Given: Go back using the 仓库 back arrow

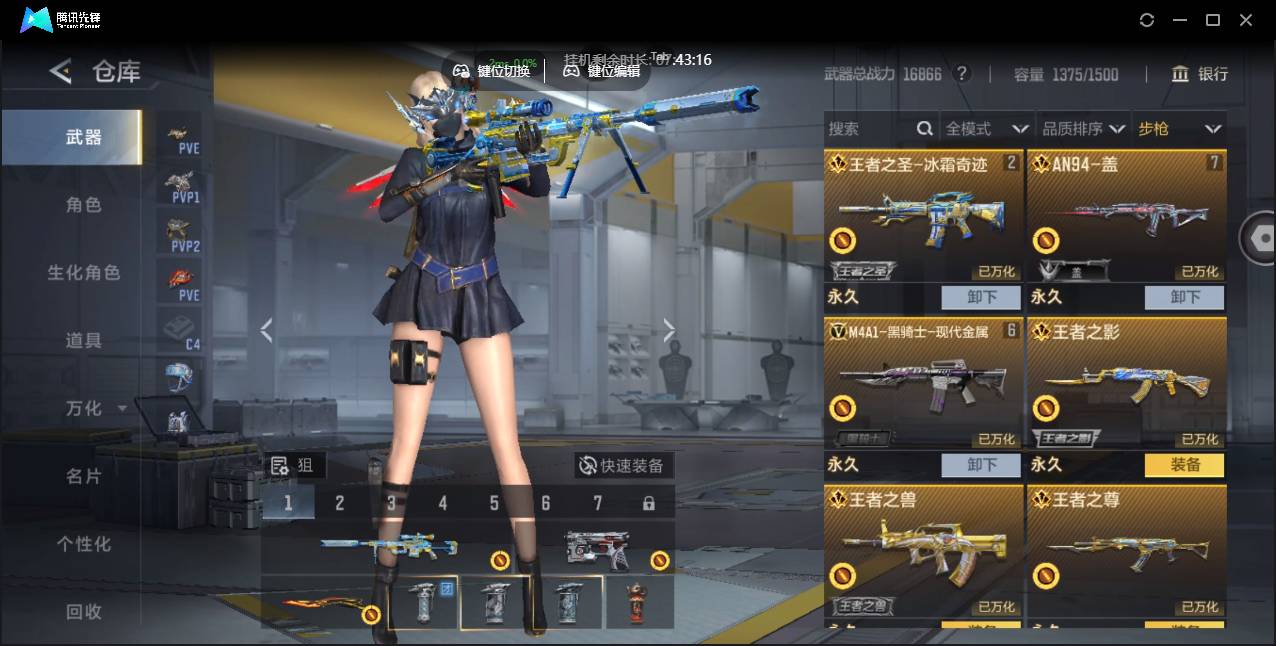Looking at the screenshot, I should [x=61, y=71].
